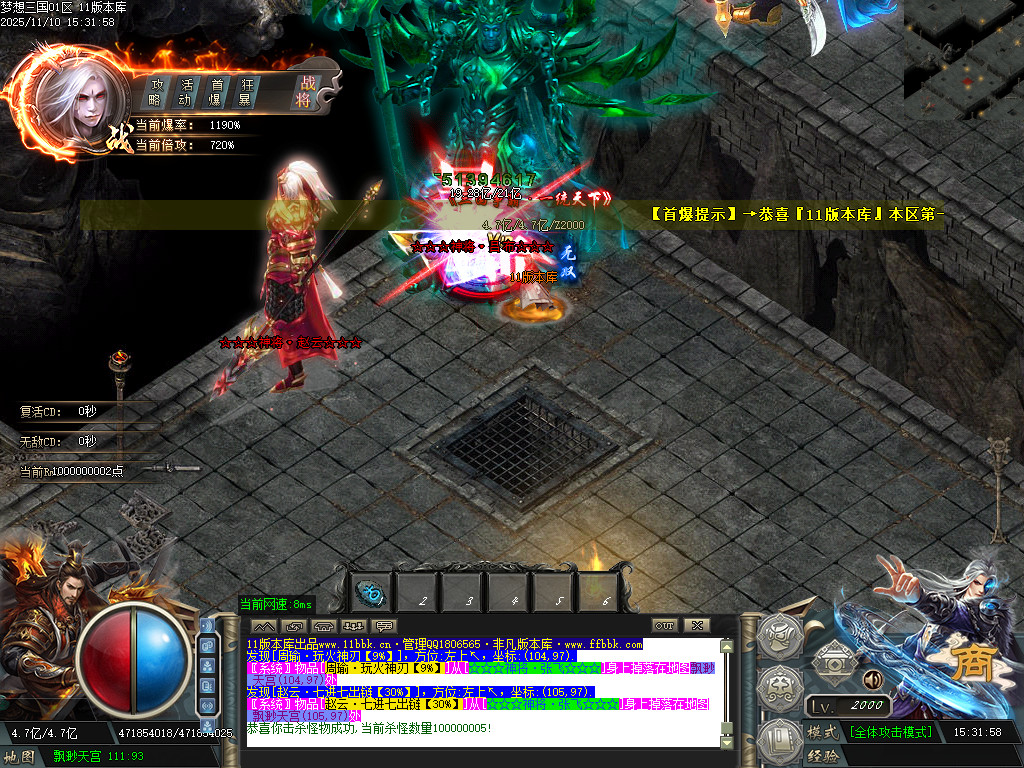This screenshot has height=768, width=1024.
Task: Toggle the sound speaker icon
Action: click(873, 680)
